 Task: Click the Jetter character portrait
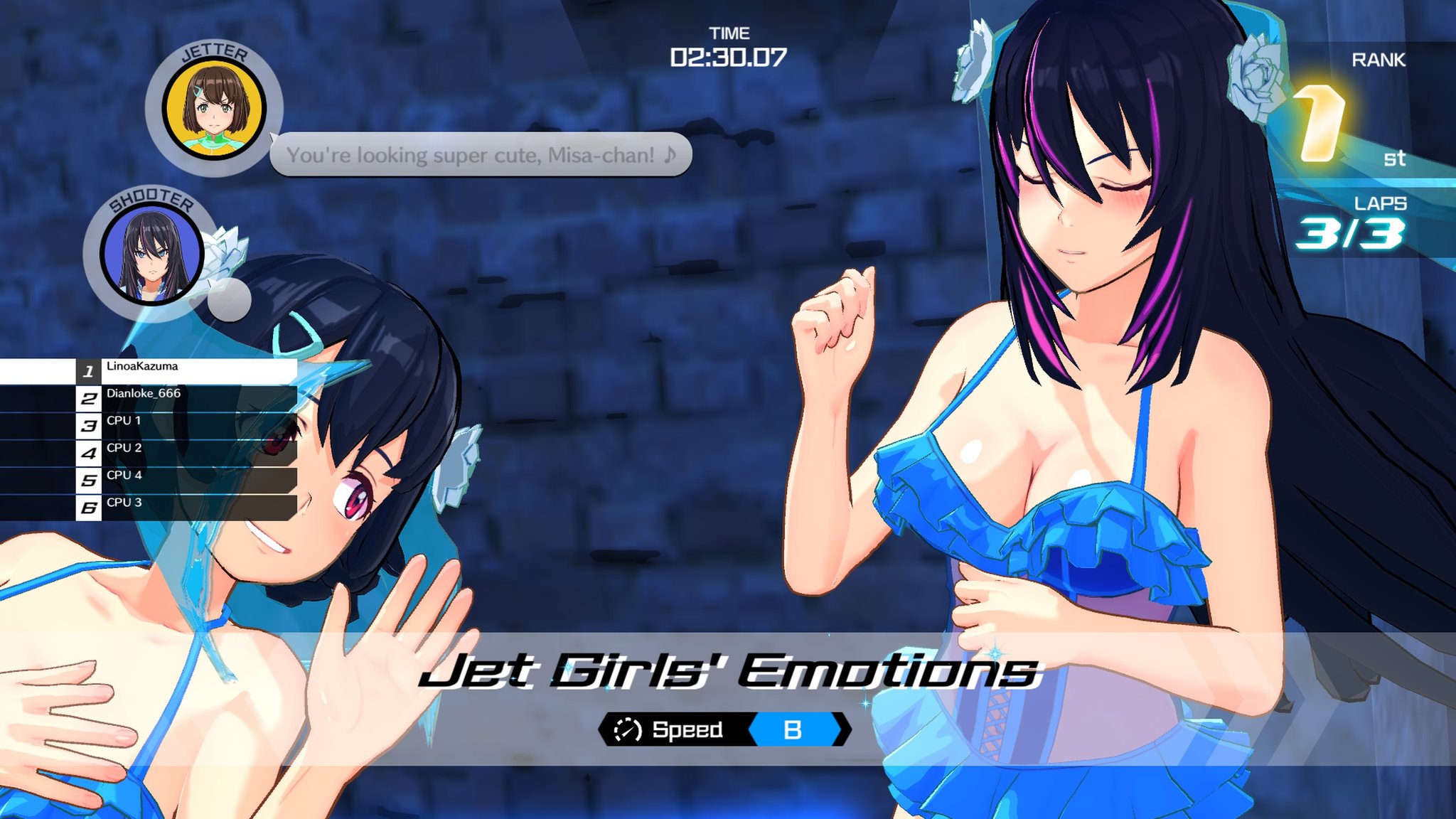(x=214, y=109)
